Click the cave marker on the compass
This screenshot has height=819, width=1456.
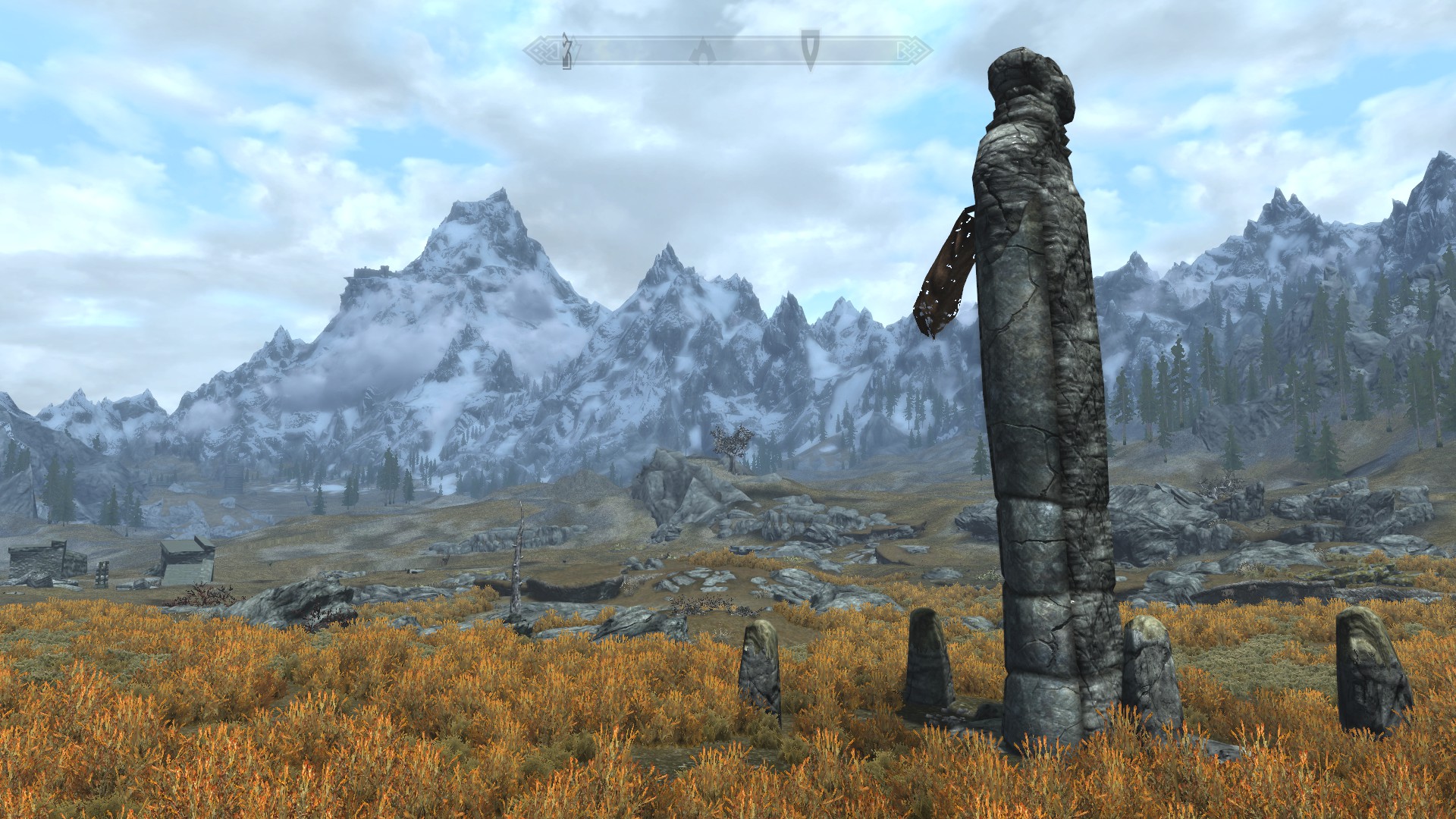pyautogui.click(x=703, y=51)
